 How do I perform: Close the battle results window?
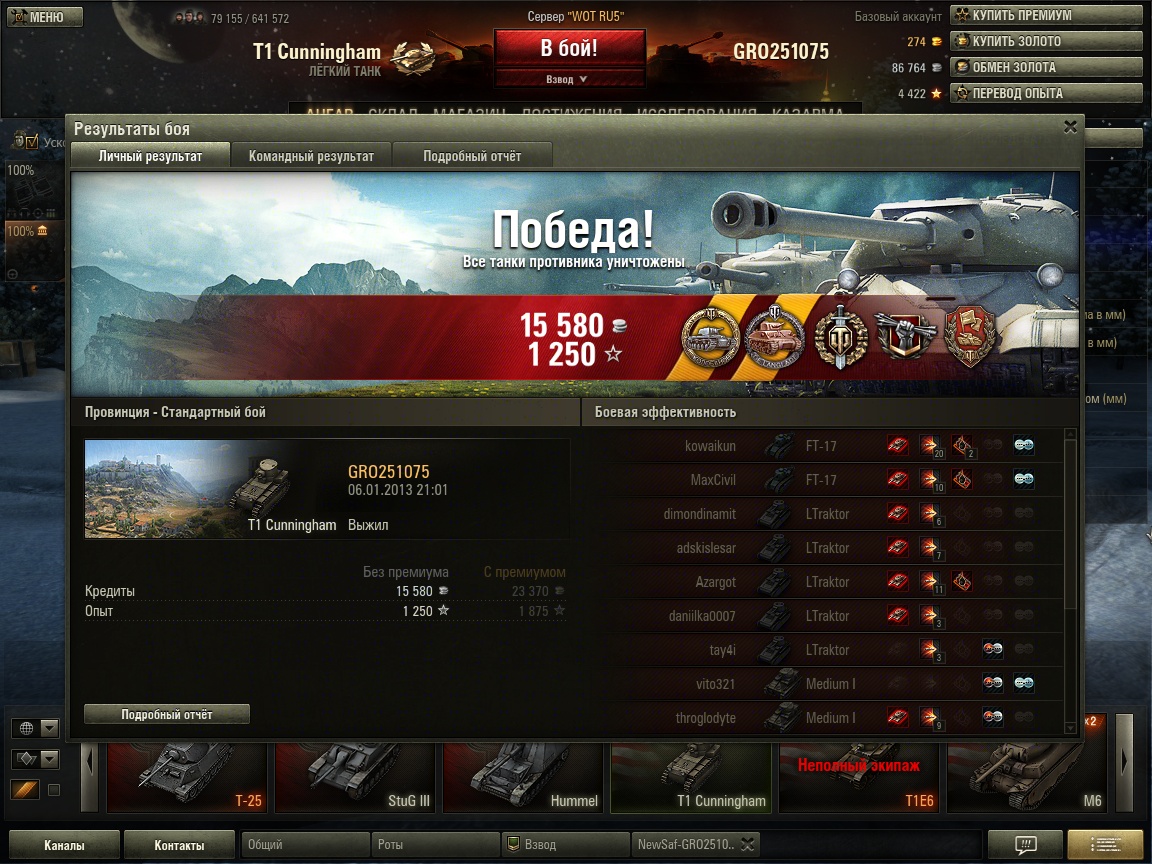click(1070, 127)
